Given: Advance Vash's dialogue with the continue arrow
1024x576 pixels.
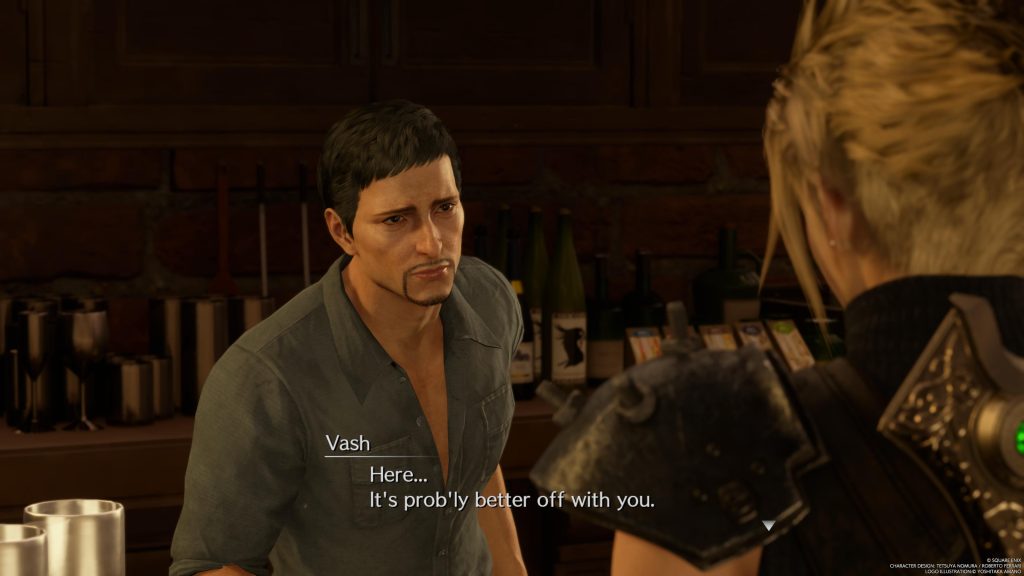Looking at the screenshot, I should [x=767, y=525].
